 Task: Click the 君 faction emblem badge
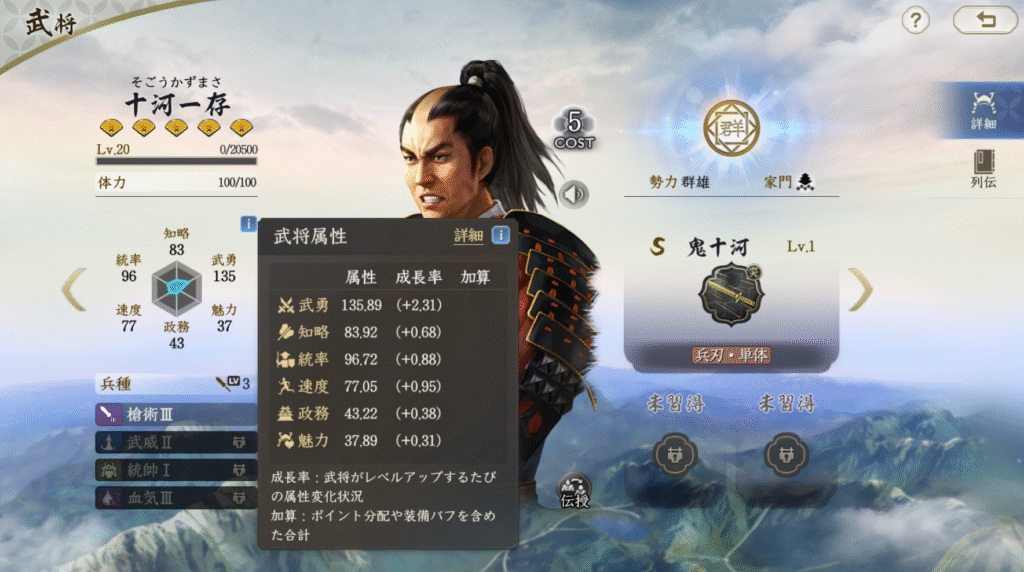coord(731,128)
